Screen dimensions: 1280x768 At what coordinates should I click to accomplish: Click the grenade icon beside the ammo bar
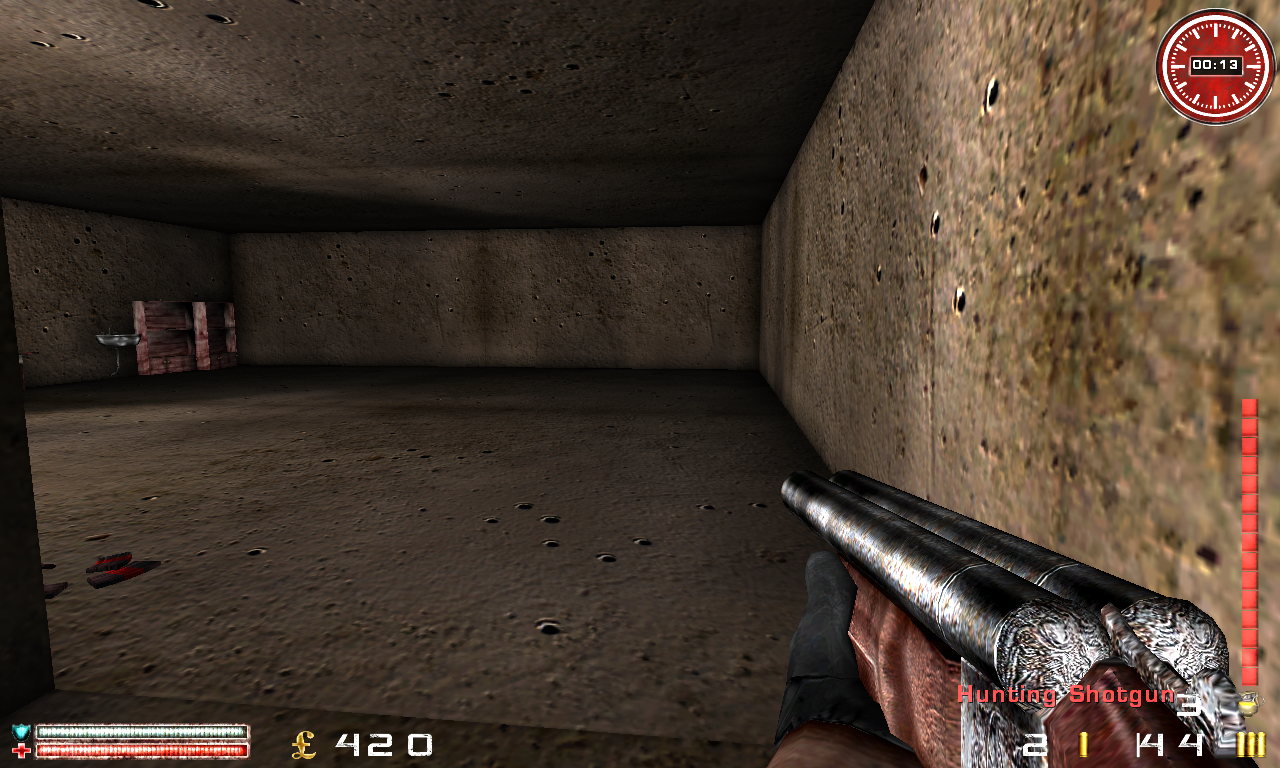point(1249,703)
